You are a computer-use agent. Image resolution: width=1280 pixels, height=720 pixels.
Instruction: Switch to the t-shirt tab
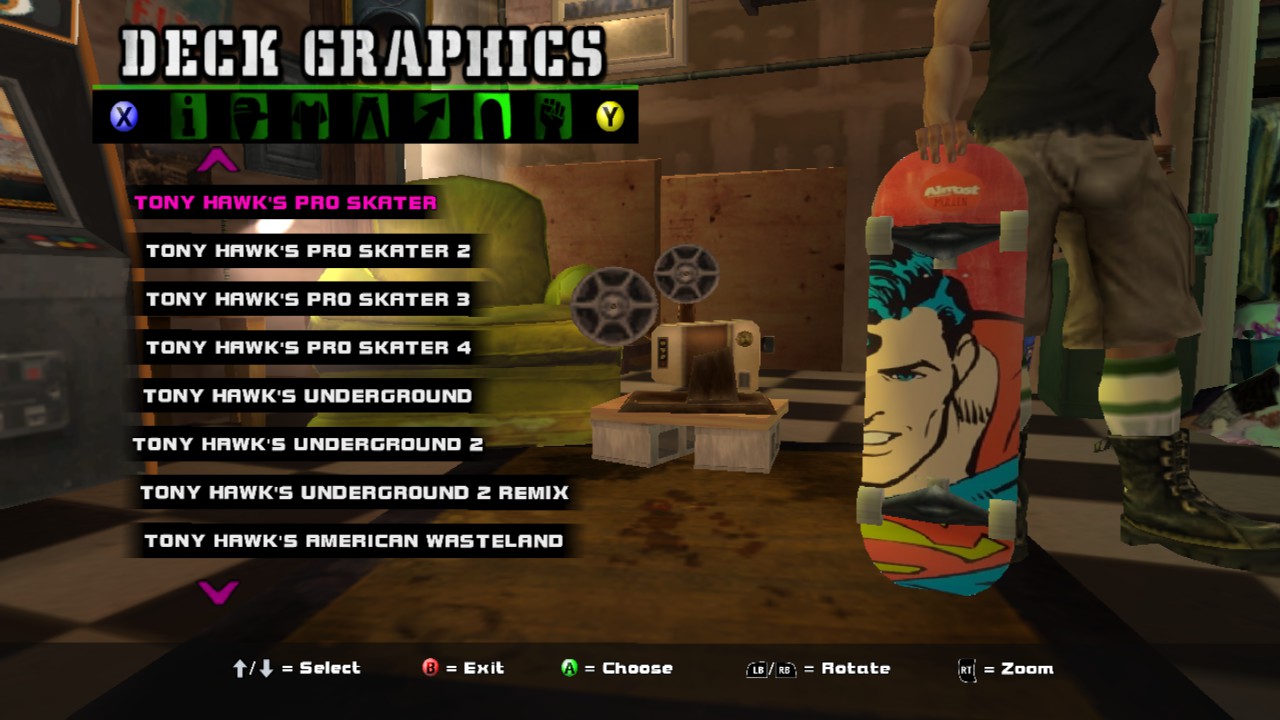(x=309, y=117)
